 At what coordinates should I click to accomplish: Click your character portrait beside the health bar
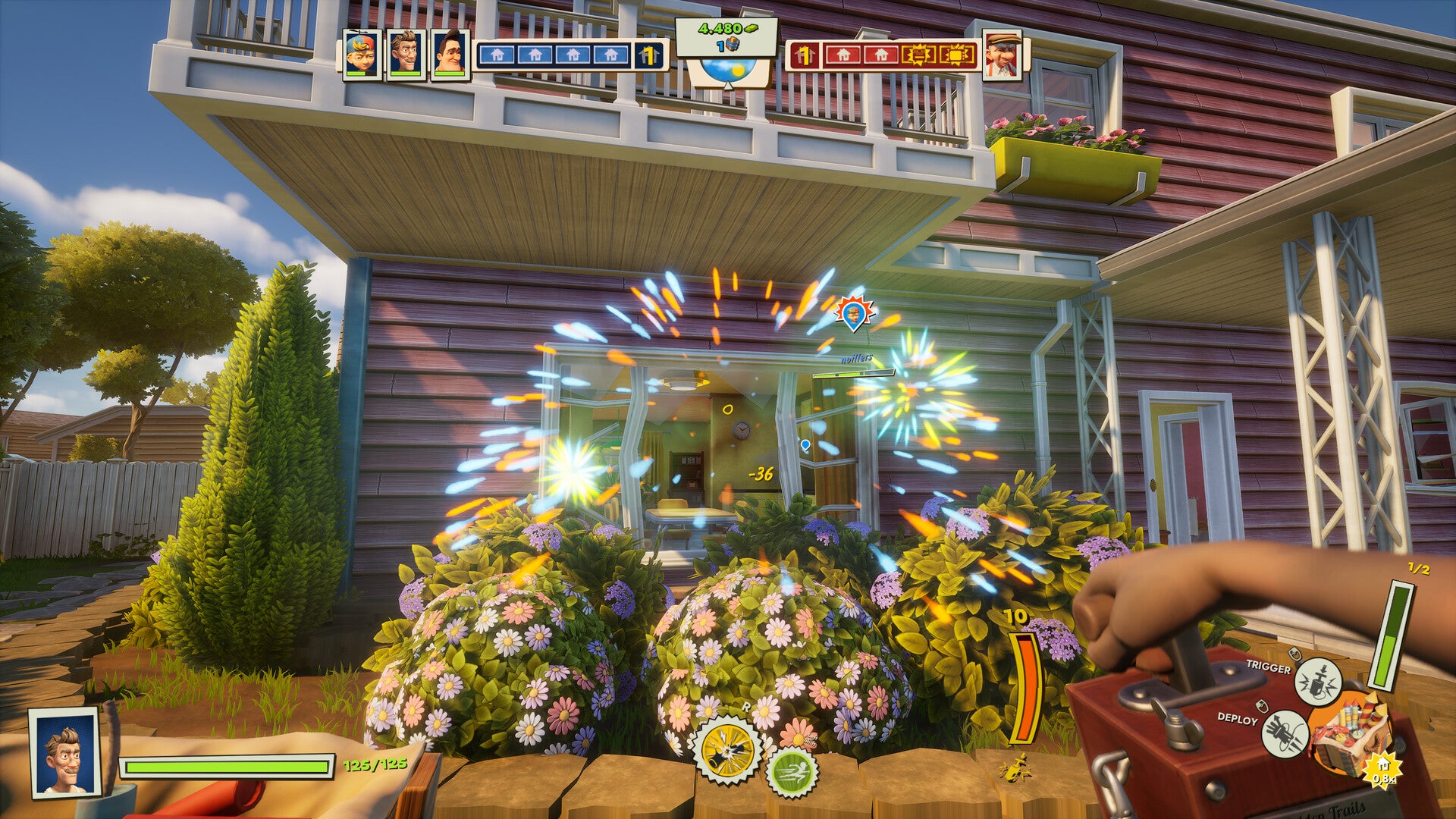(x=65, y=752)
